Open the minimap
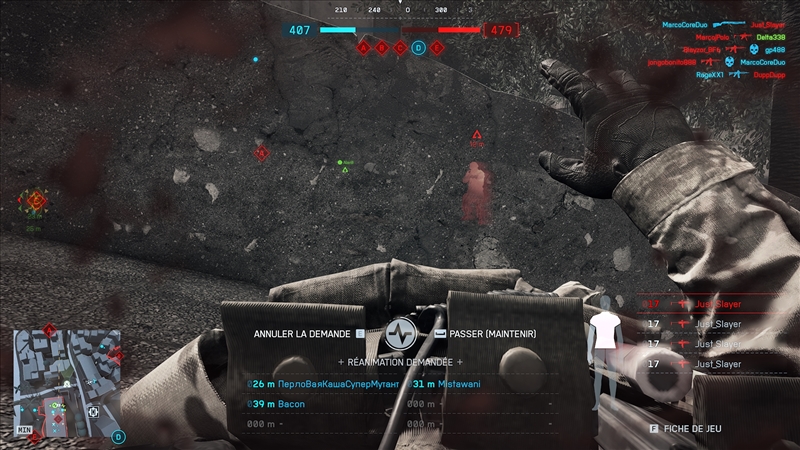Viewport: 800px width, 450px height. coord(66,383)
